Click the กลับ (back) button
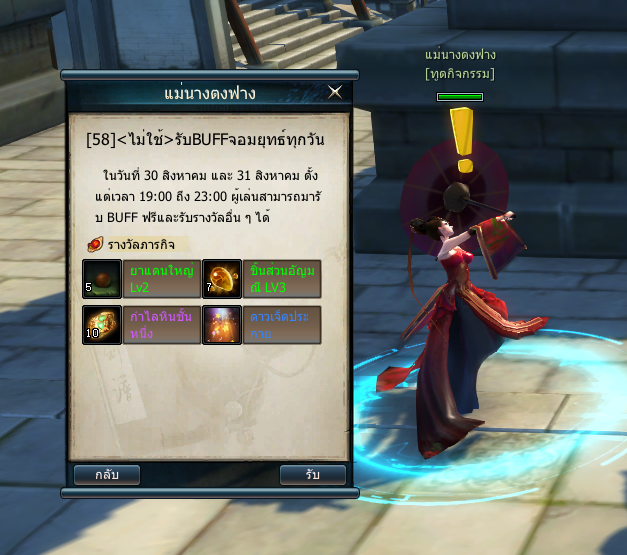The image size is (627, 555). pos(108,475)
